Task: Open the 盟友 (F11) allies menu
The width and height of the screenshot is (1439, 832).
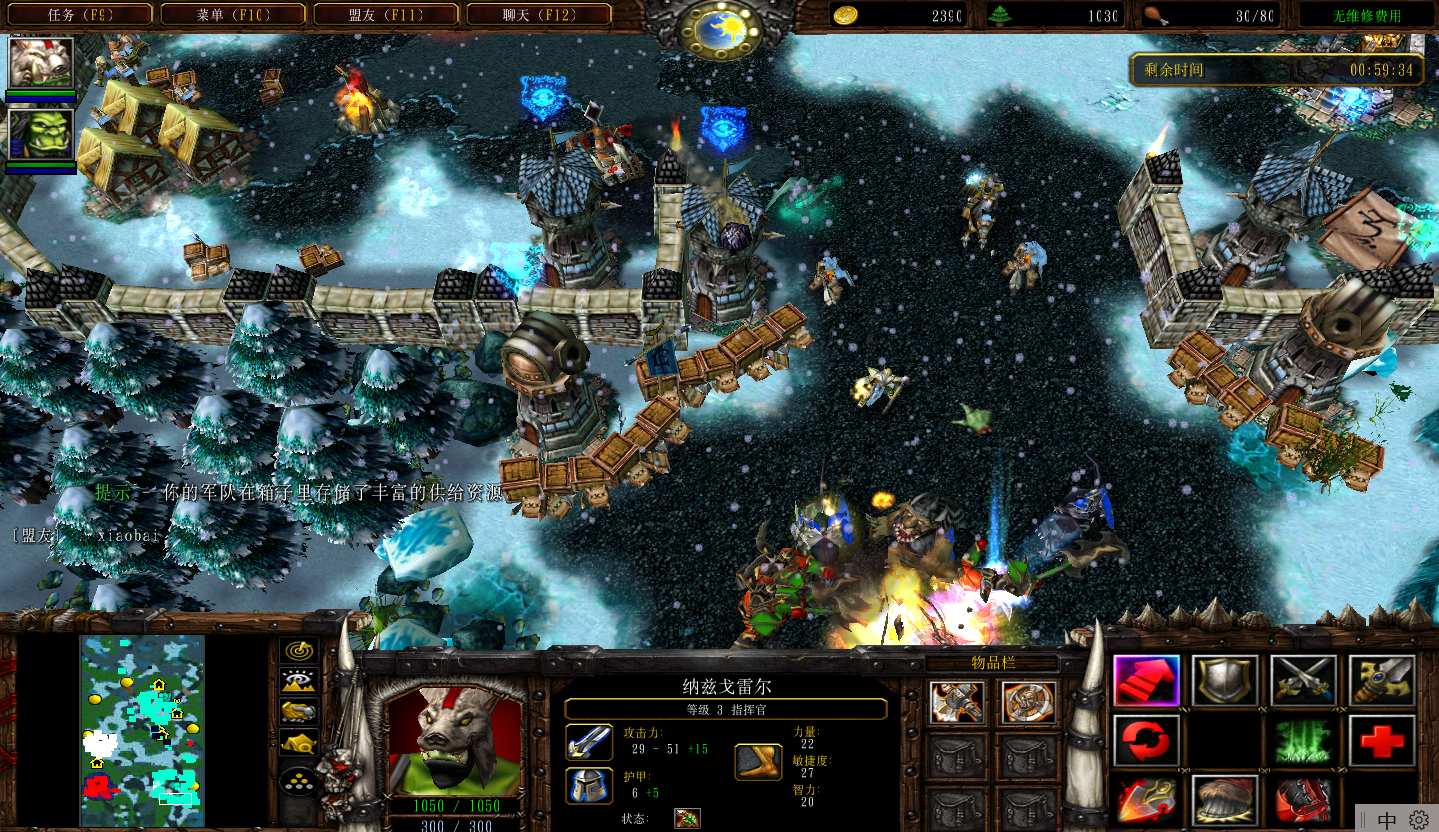Action: pos(386,15)
